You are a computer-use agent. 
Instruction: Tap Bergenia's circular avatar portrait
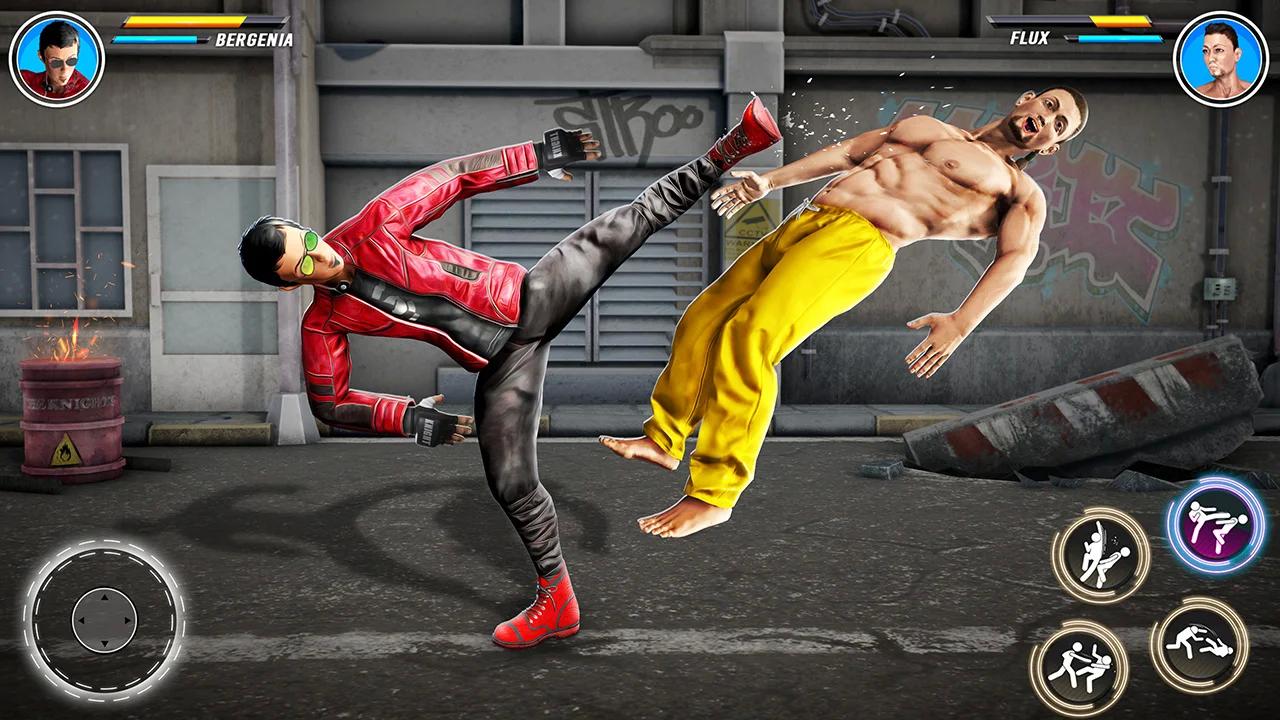coord(57,57)
